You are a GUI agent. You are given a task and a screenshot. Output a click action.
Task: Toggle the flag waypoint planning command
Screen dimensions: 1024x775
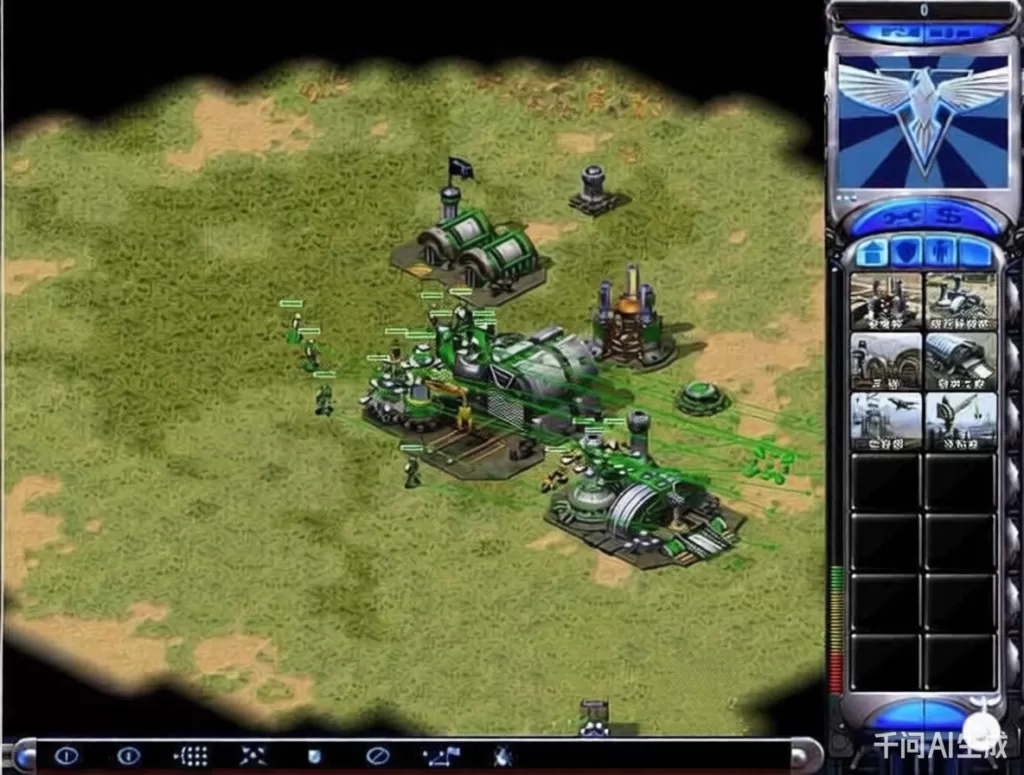coord(441,756)
